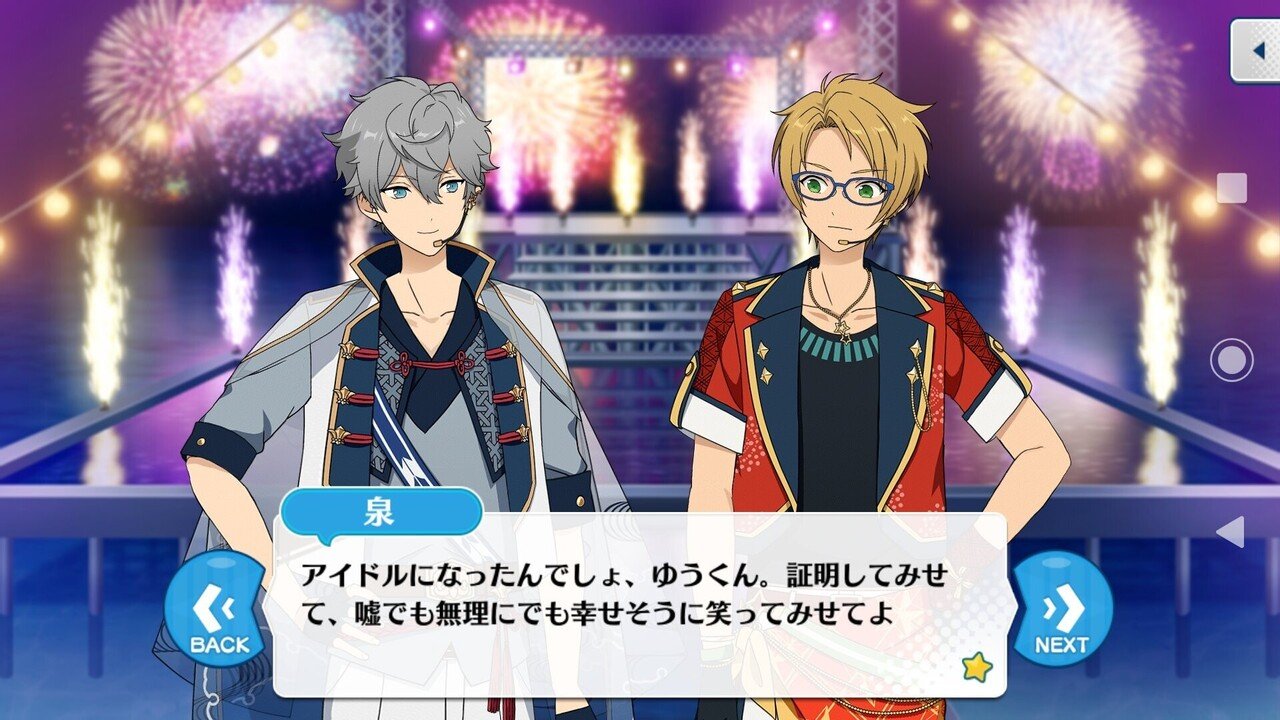Advance dialogue with the NEXT button

pos(1061,607)
